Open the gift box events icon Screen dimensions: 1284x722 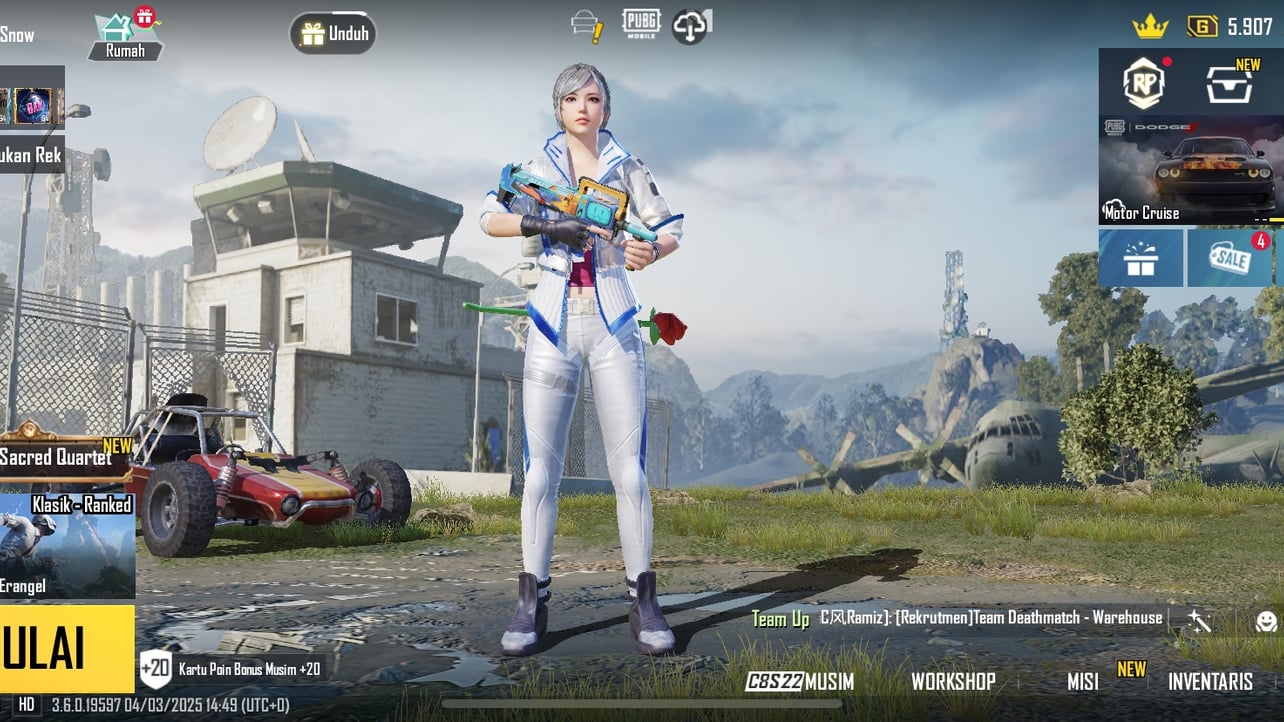click(x=1140, y=258)
